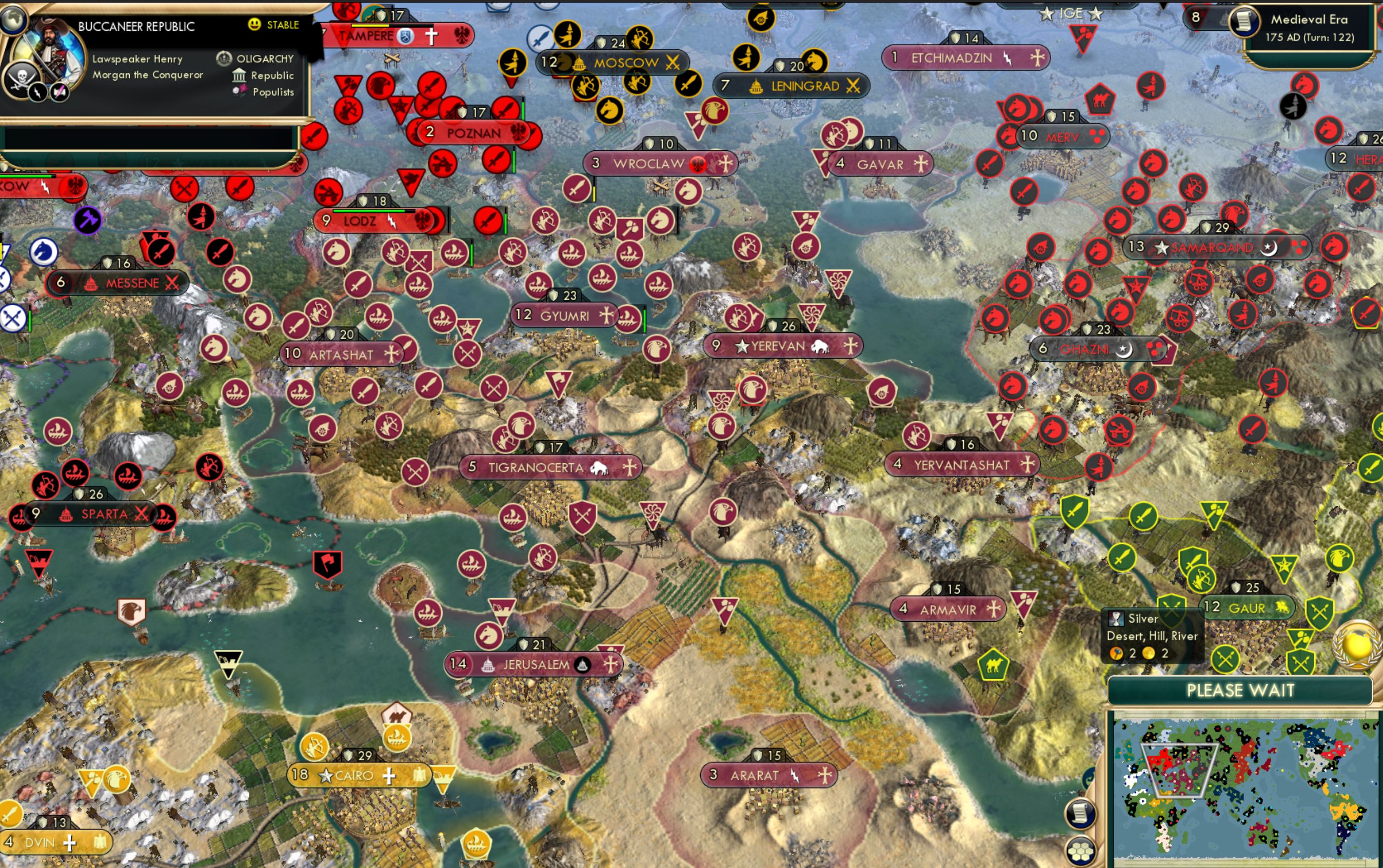Click the Republic temple icon
1383x868 pixels.
tap(240, 75)
